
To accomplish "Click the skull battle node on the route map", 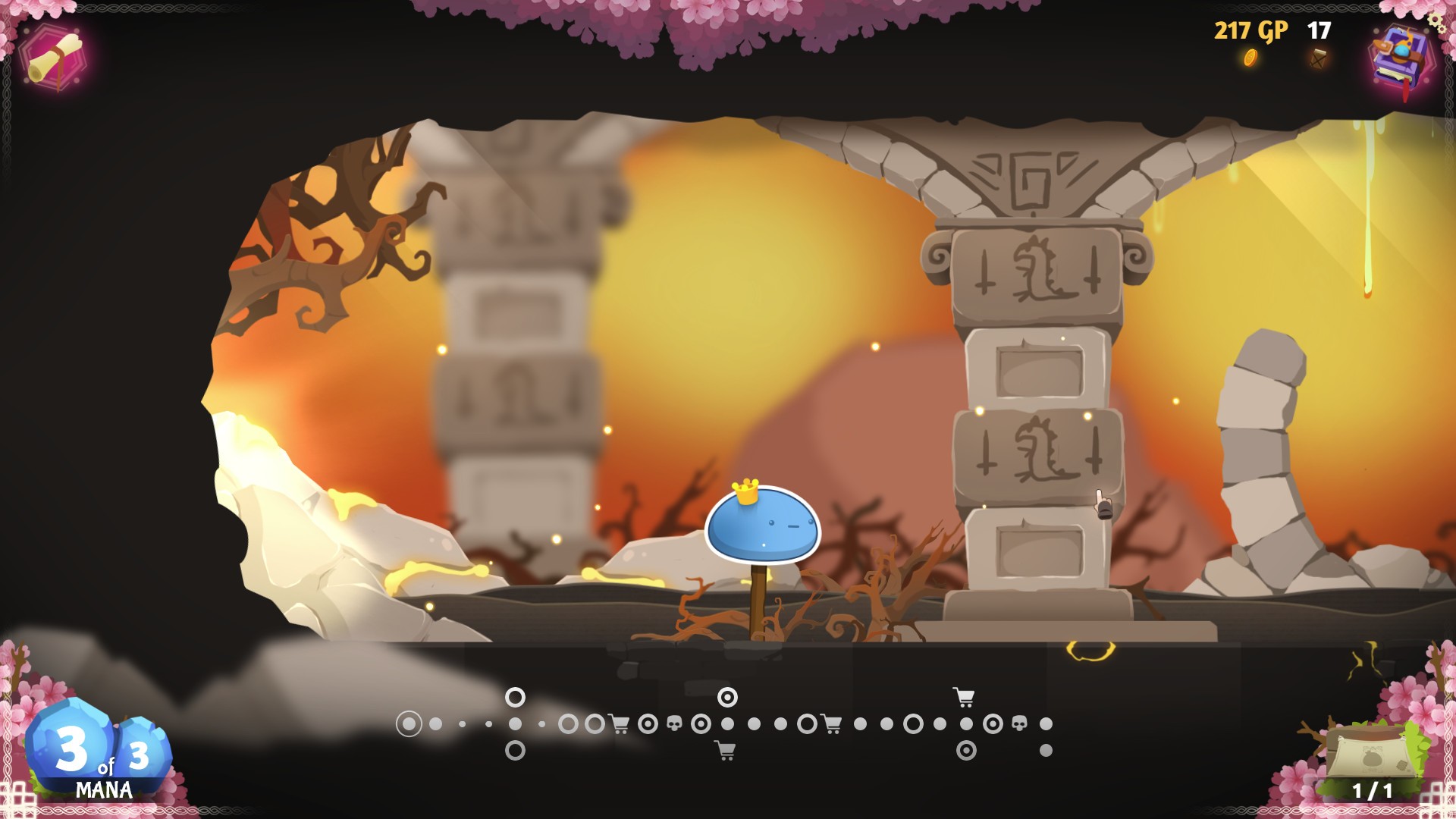I will pos(674,722).
